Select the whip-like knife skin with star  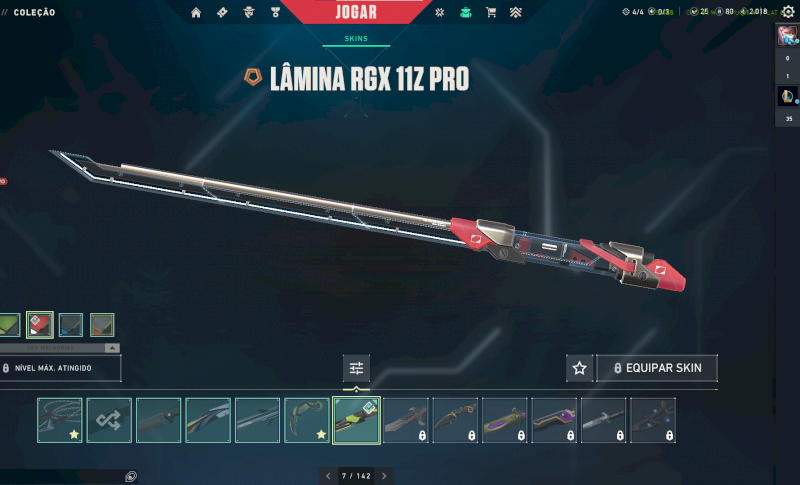(x=60, y=420)
